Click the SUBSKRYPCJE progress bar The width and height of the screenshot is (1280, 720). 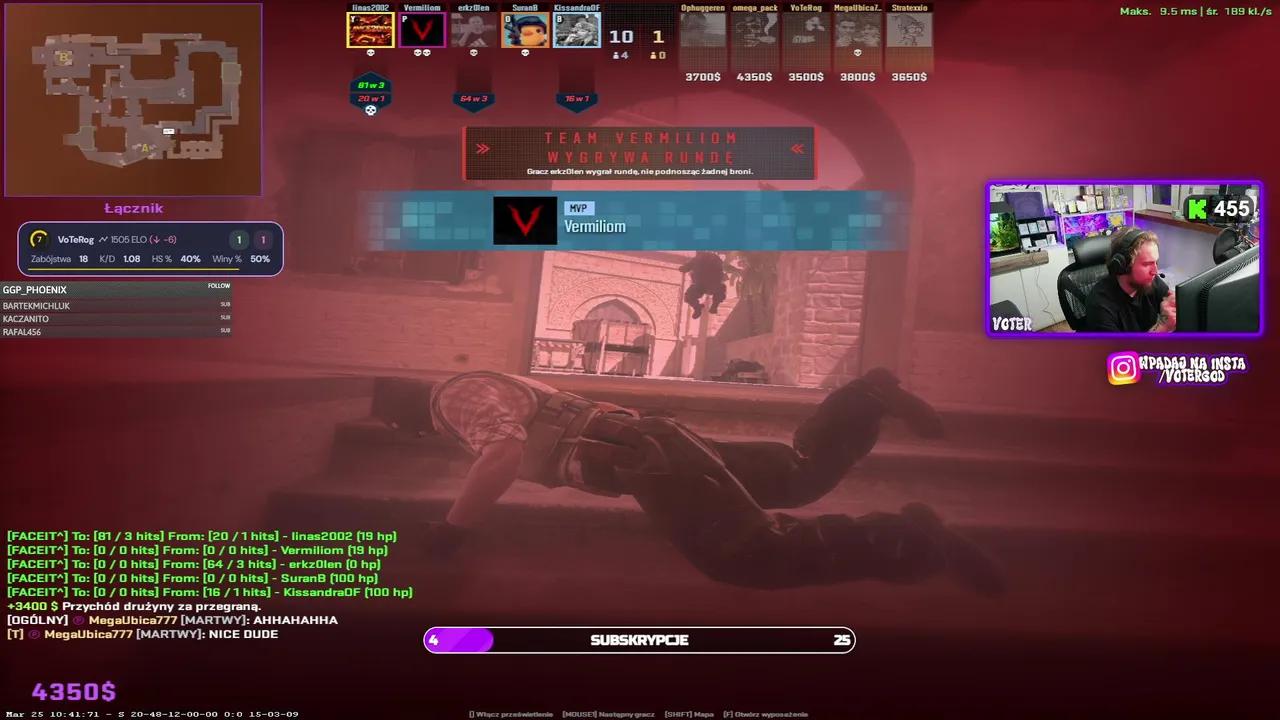639,640
